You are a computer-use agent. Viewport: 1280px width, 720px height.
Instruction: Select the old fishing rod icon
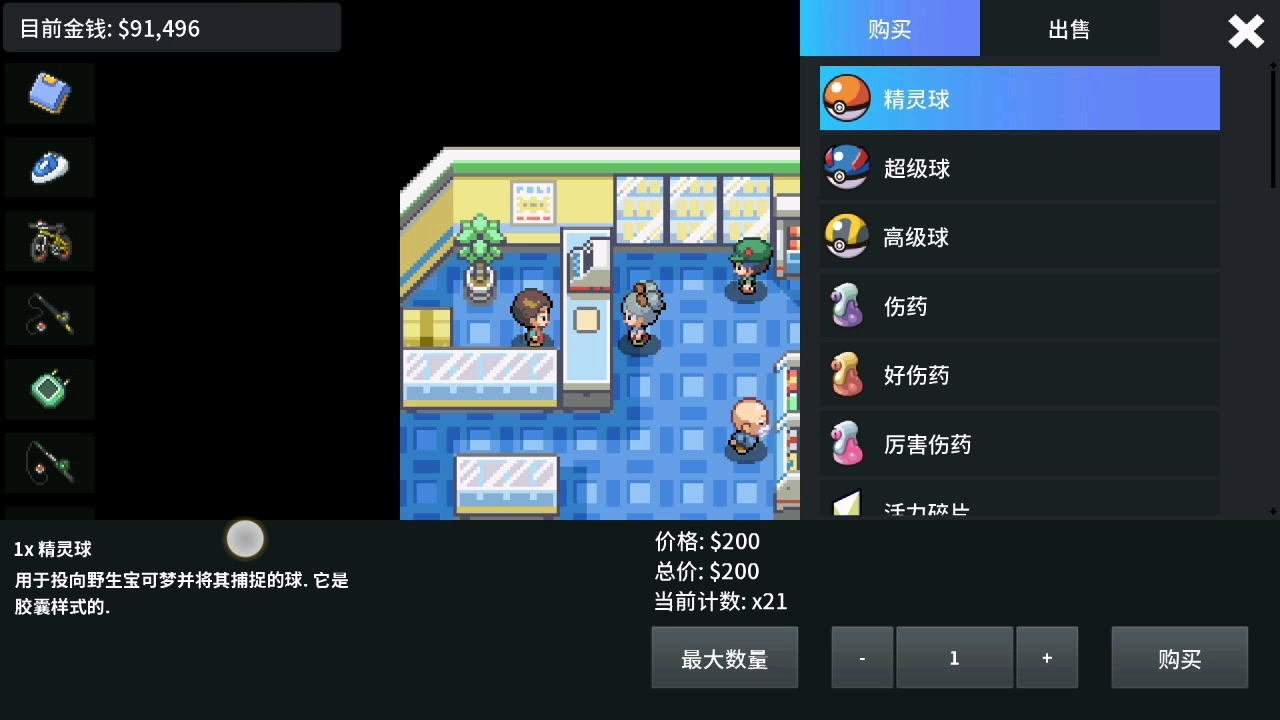point(49,315)
